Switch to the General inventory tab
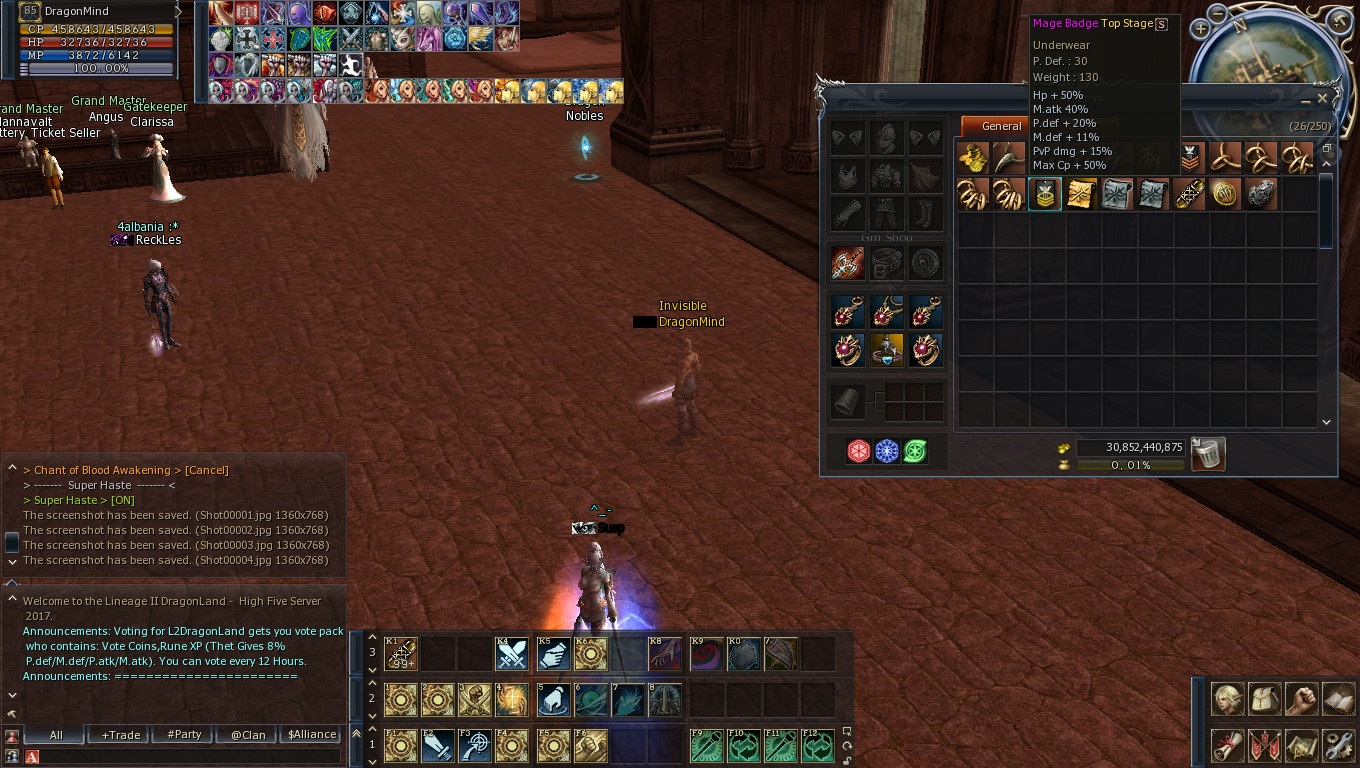 1001,126
